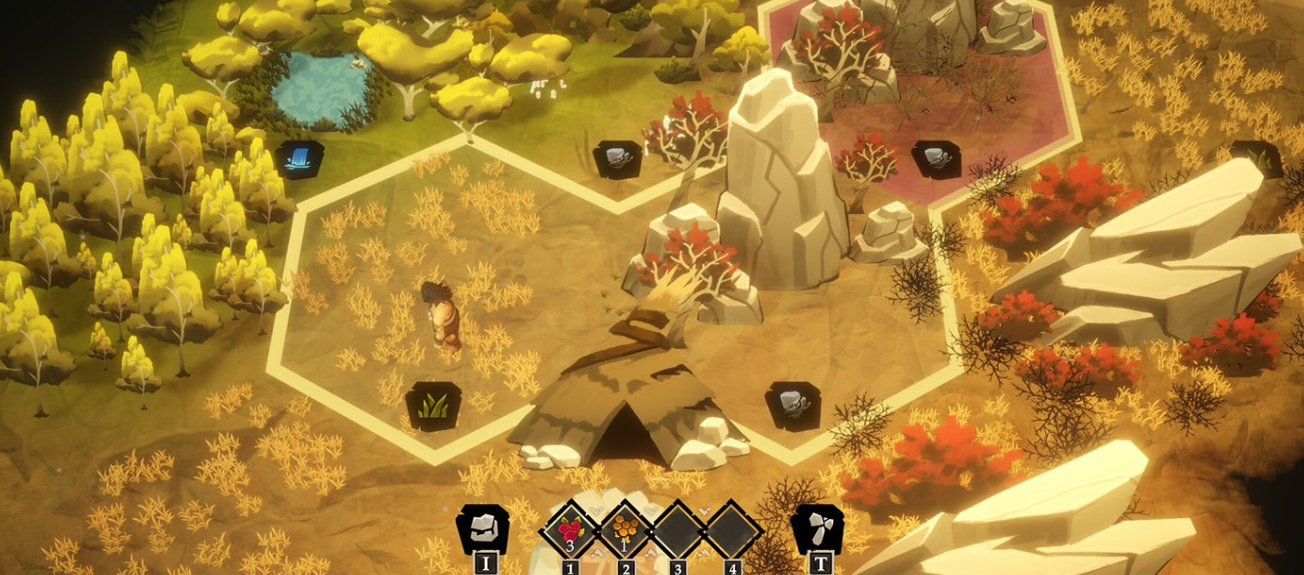Click the grass marker beside the caveman
Viewport: 1304px width, 575px height.
433,406
